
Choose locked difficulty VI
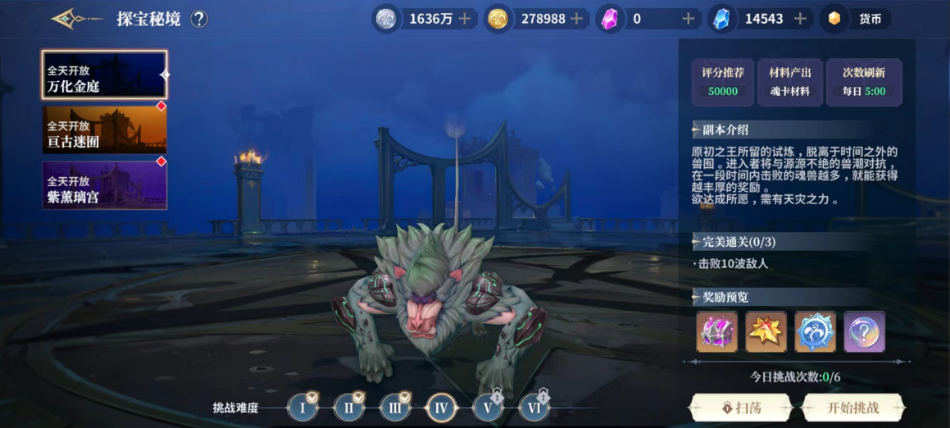(x=534, y=407)
